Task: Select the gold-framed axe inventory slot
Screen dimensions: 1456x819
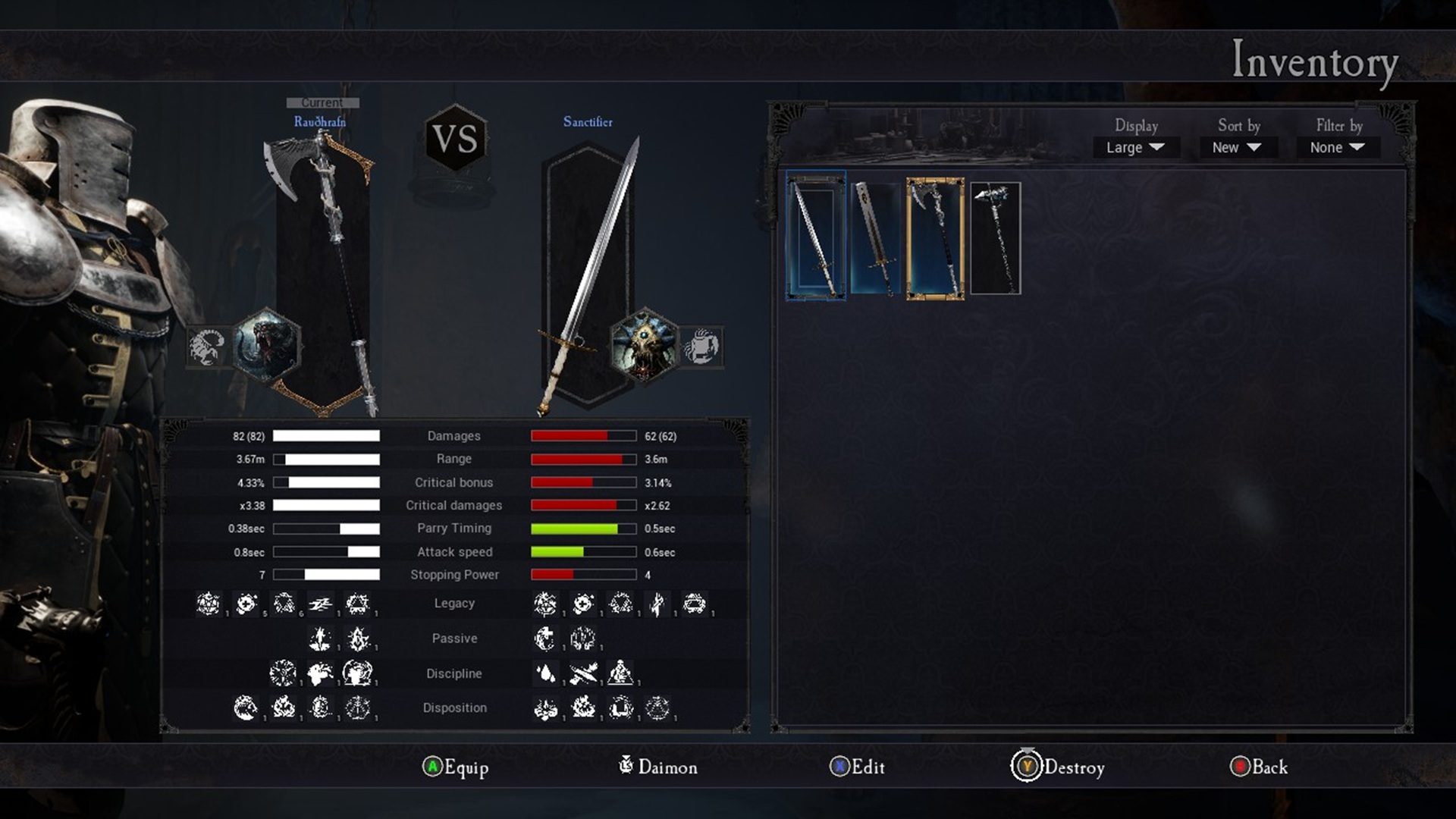Action: click(936, 239)
